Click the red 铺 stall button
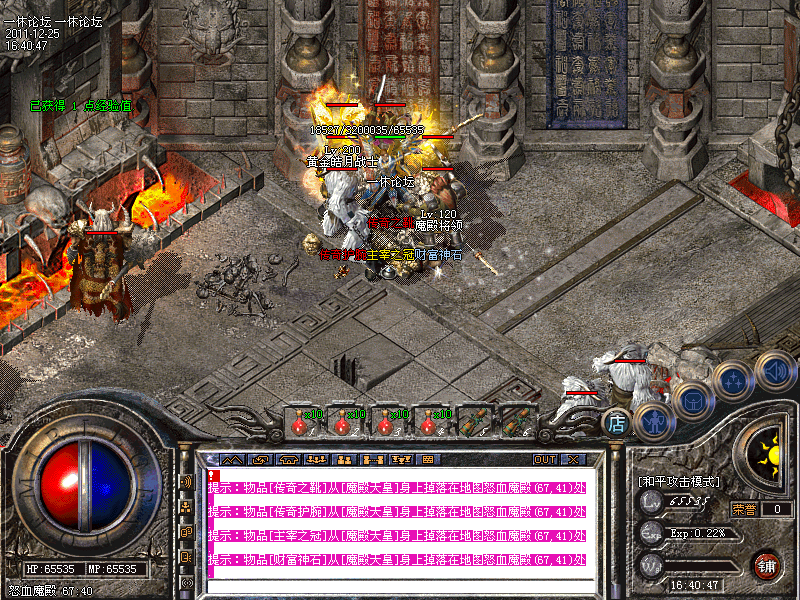The width and height of the screenshot is (800, 600). click(767, 565)
